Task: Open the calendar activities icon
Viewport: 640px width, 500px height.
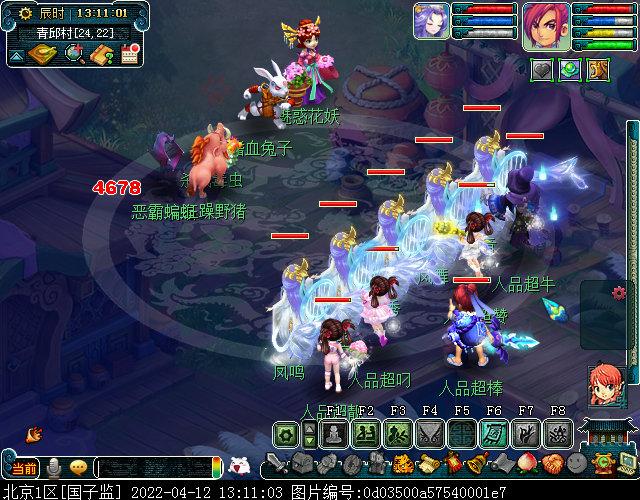Action: pos(129,55)
